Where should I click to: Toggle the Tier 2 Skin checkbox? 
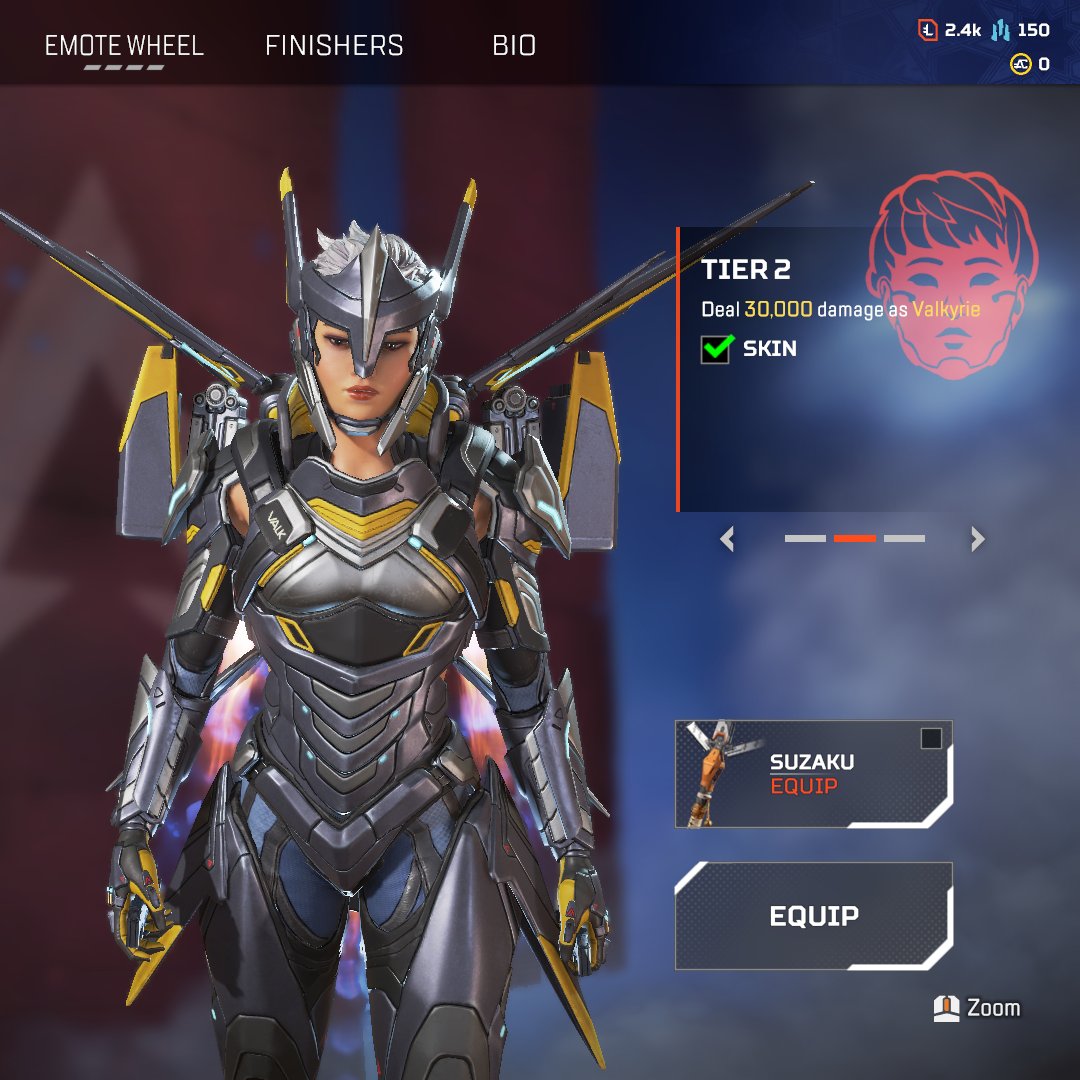715,349
